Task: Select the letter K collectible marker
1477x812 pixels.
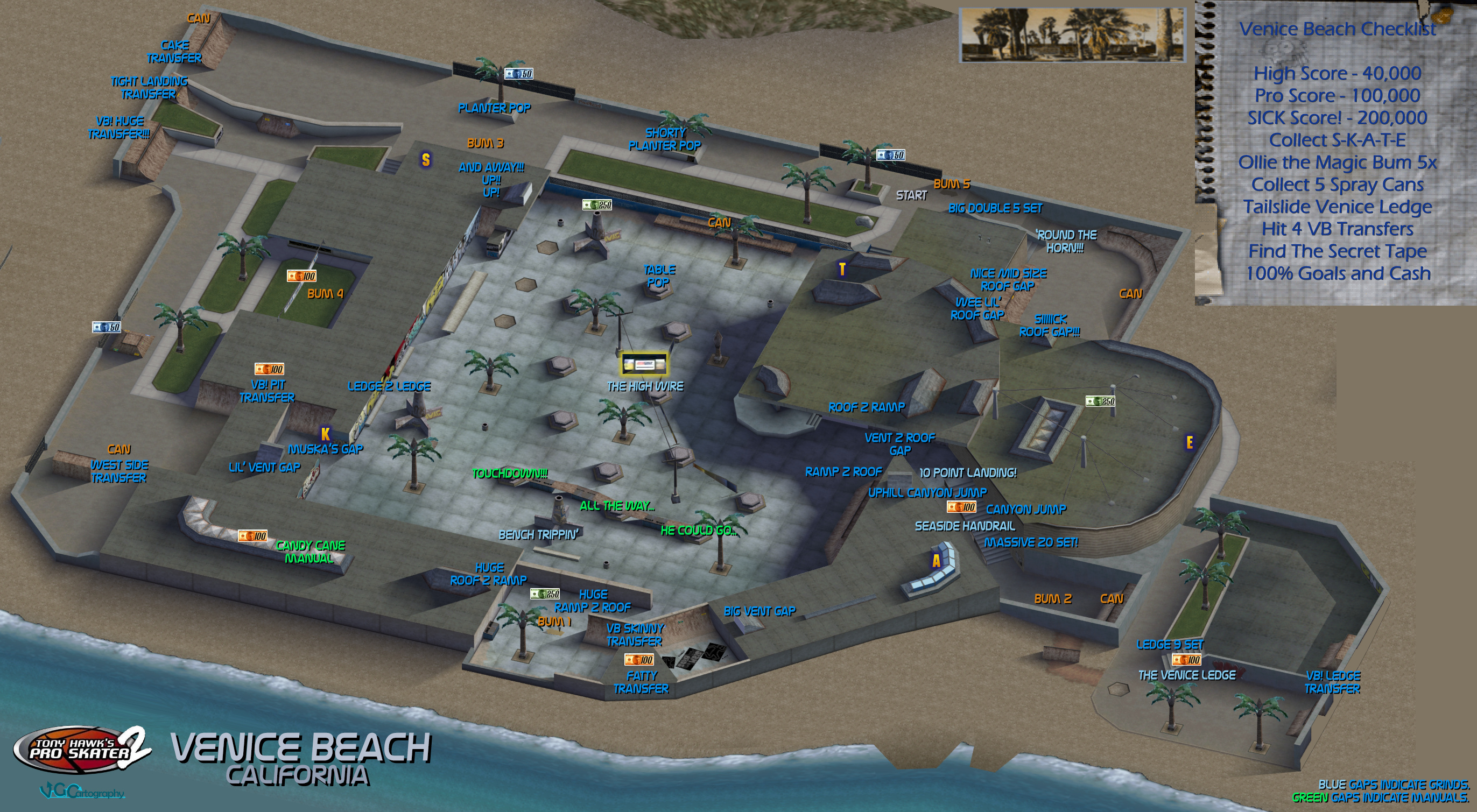Action: tap(325, 434)
